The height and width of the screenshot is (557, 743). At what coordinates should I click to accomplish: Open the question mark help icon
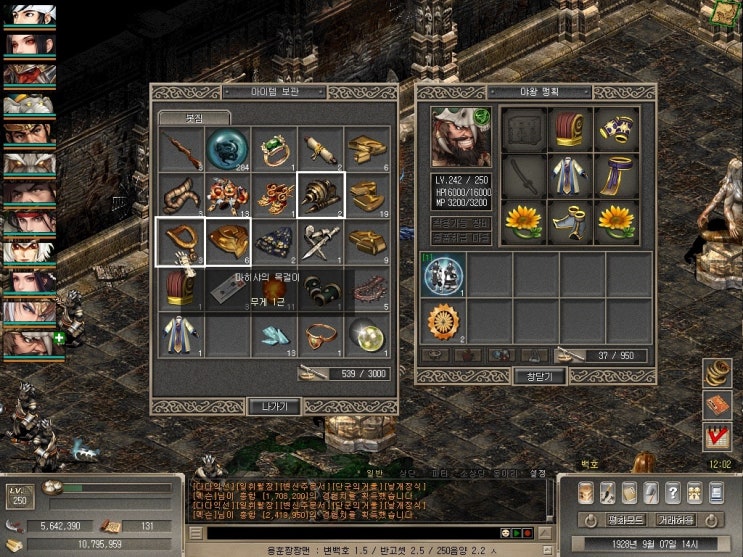point(673,493)
